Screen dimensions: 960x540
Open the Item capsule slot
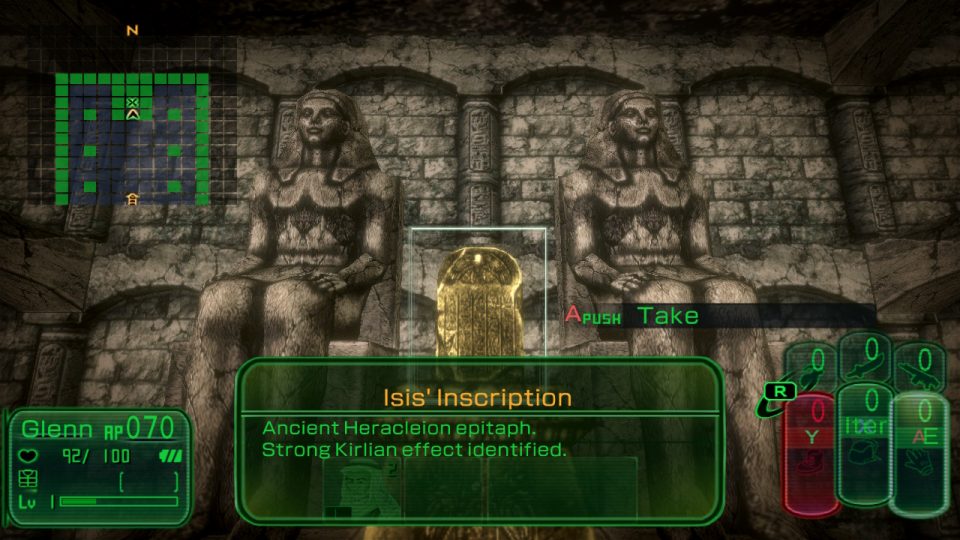pyautogui.click(x=864, y=443)
